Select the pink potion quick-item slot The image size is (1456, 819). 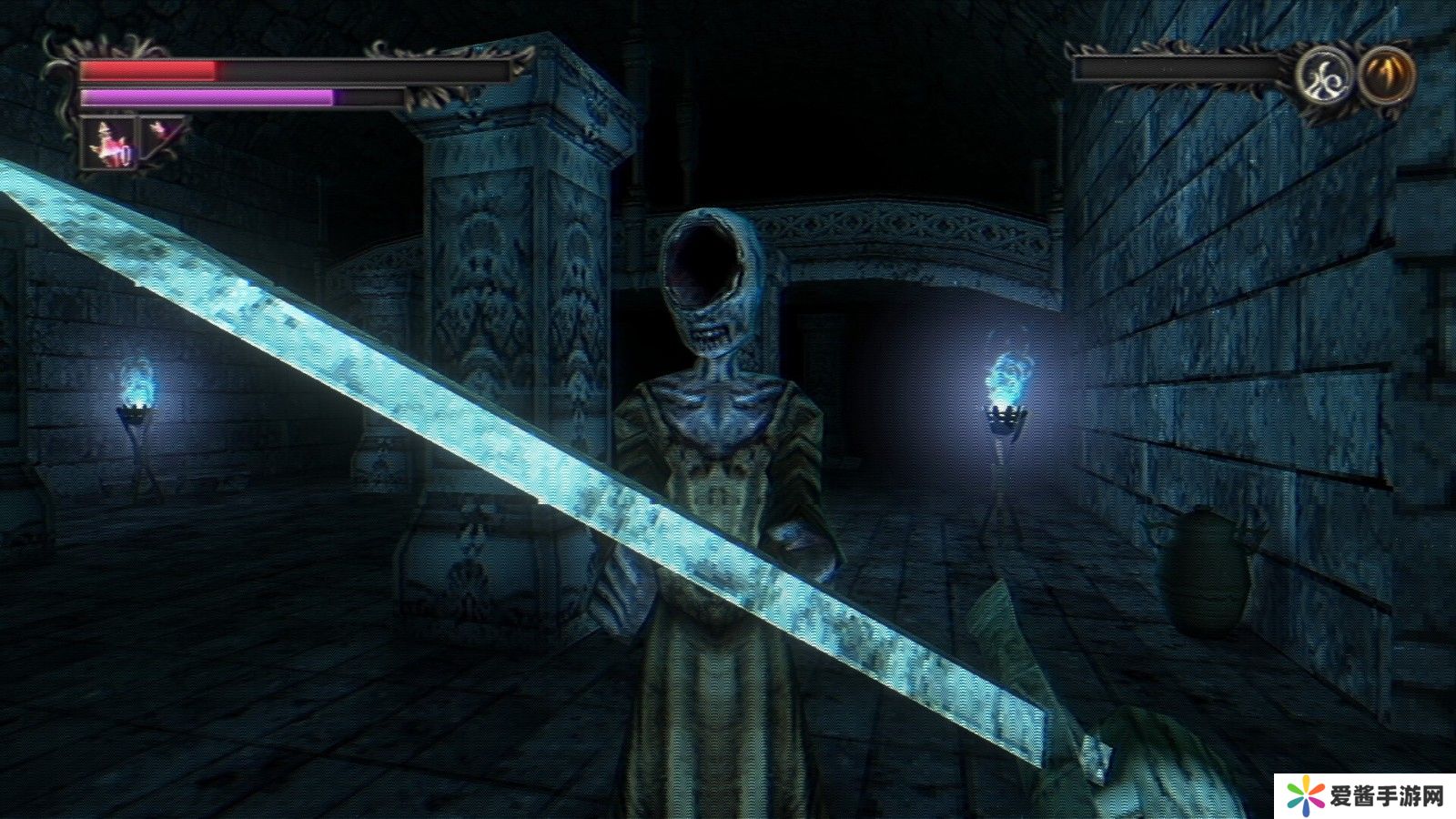[x=109, y=142]
